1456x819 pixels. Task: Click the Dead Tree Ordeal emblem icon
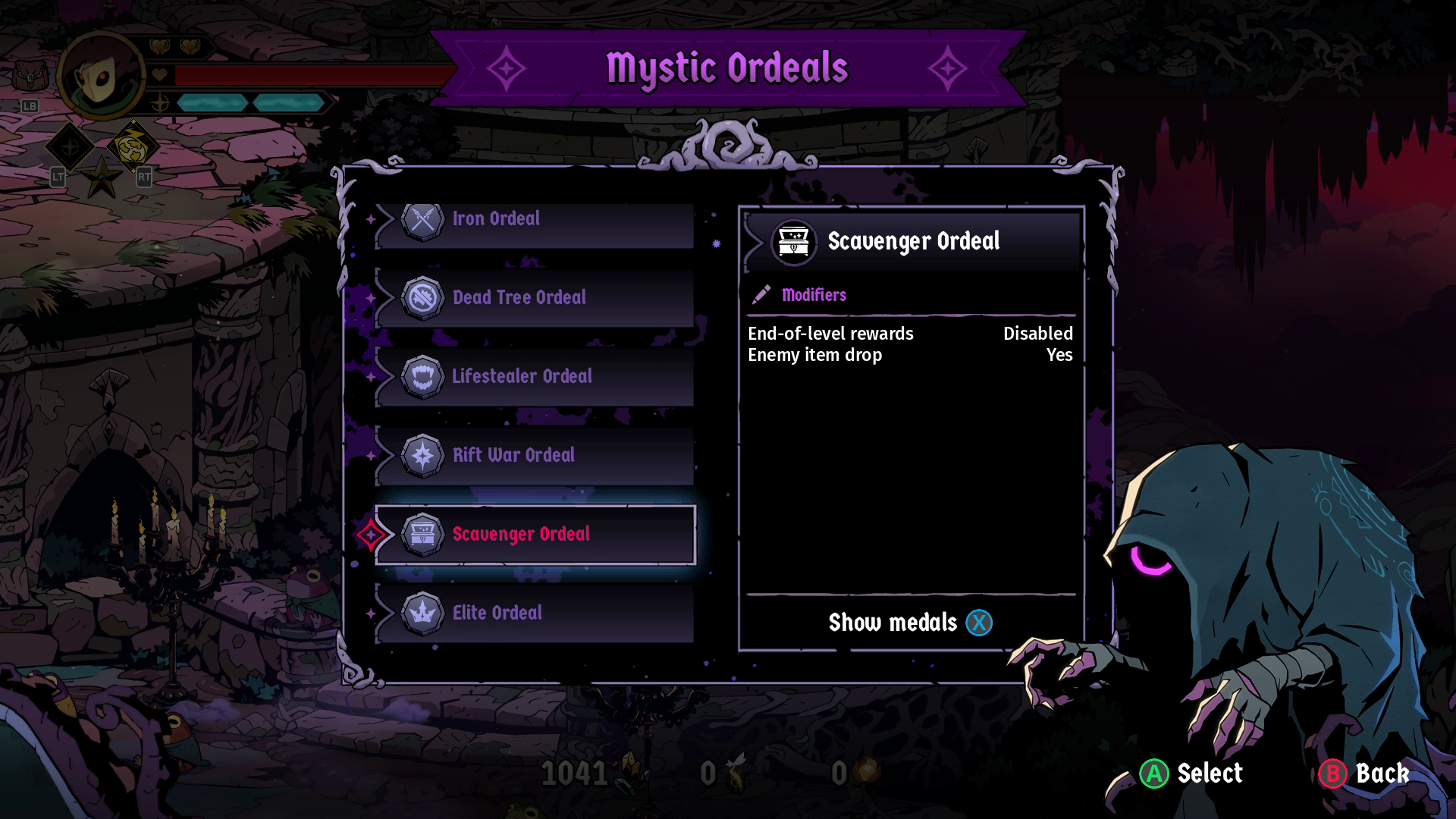423,297
